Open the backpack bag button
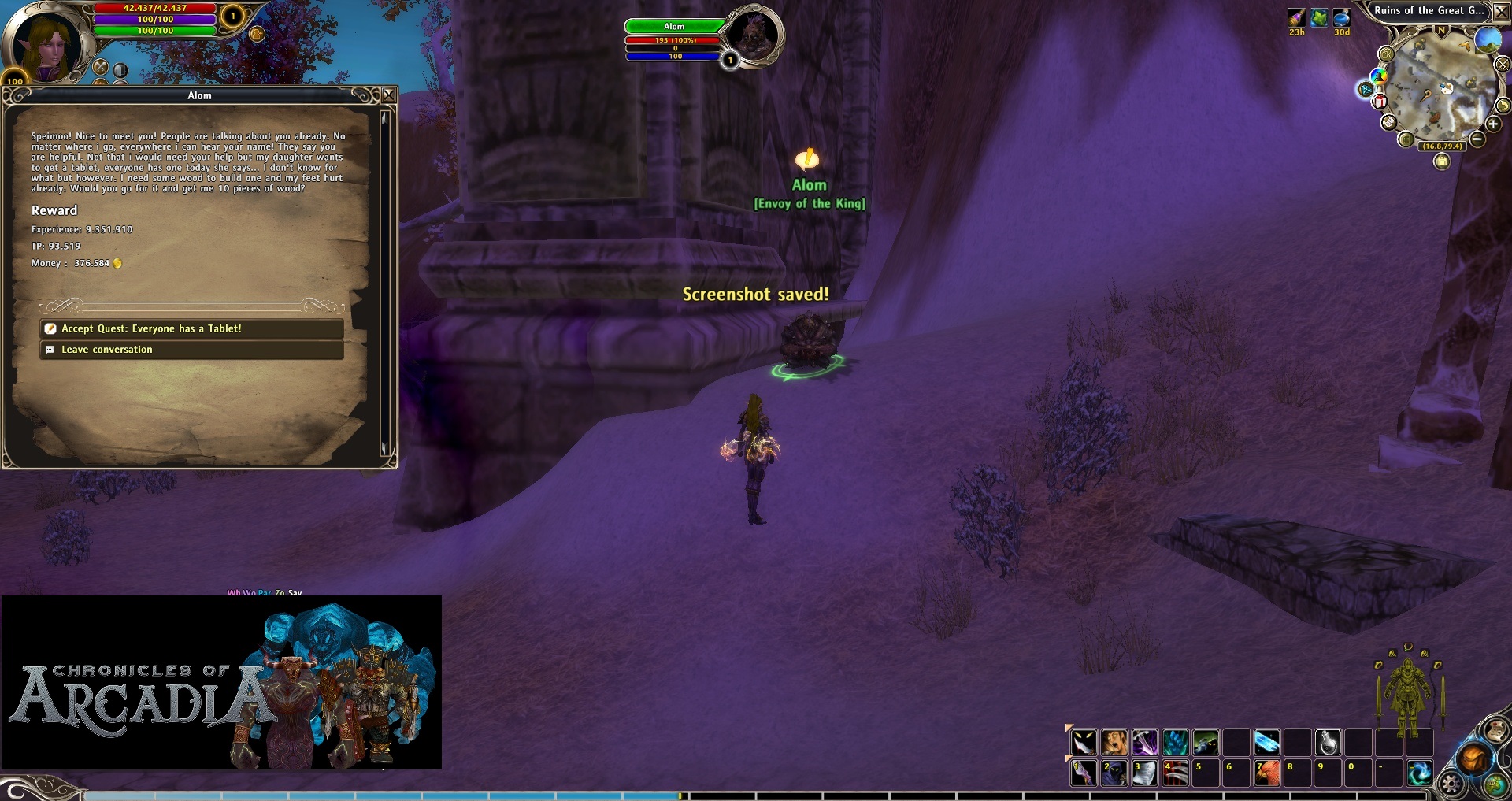This screenshot has height=801, width=1512. (x=1473, y=759)
